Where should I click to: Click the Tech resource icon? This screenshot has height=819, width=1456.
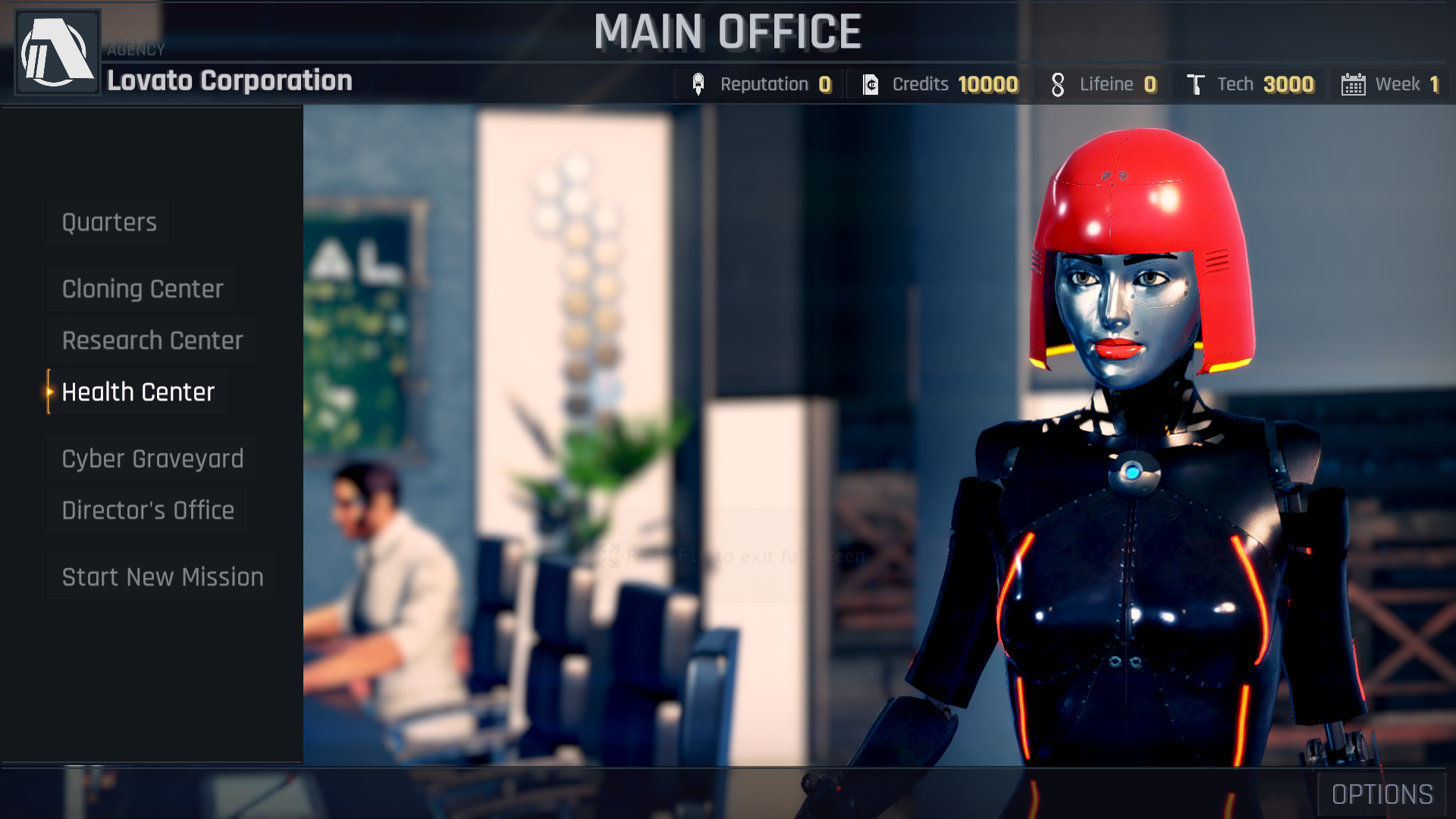(x=1196, y=83)
